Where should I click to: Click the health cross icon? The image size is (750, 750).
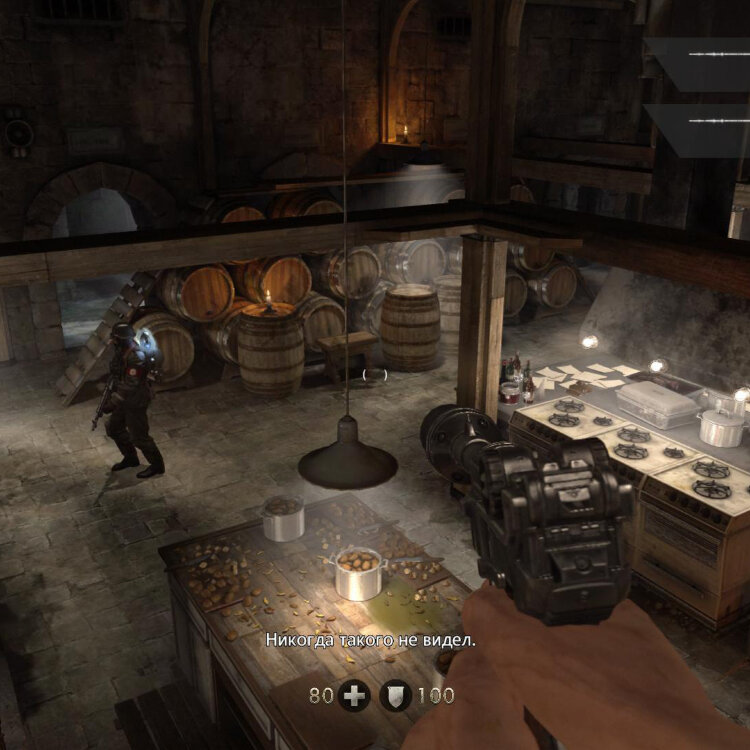pyautogui.click(x=353, y=695)
